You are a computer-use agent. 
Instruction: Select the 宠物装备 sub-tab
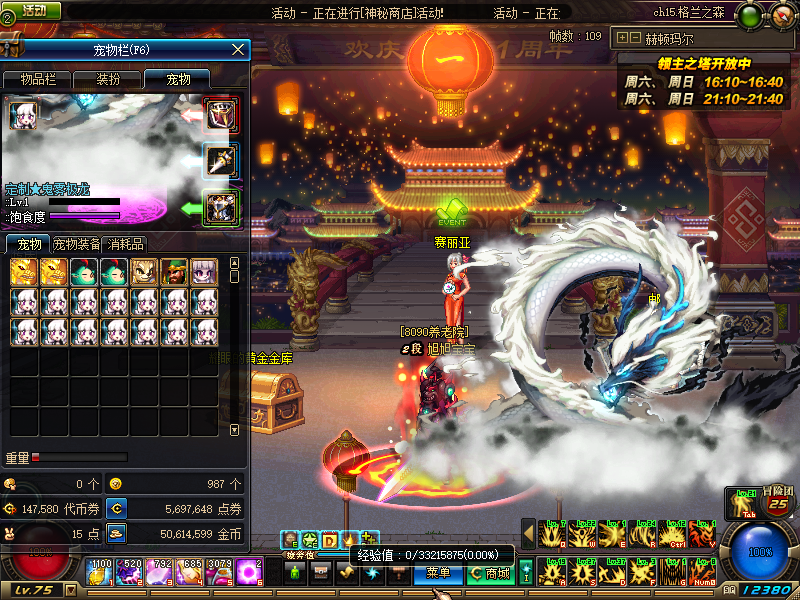pos(76,244)
